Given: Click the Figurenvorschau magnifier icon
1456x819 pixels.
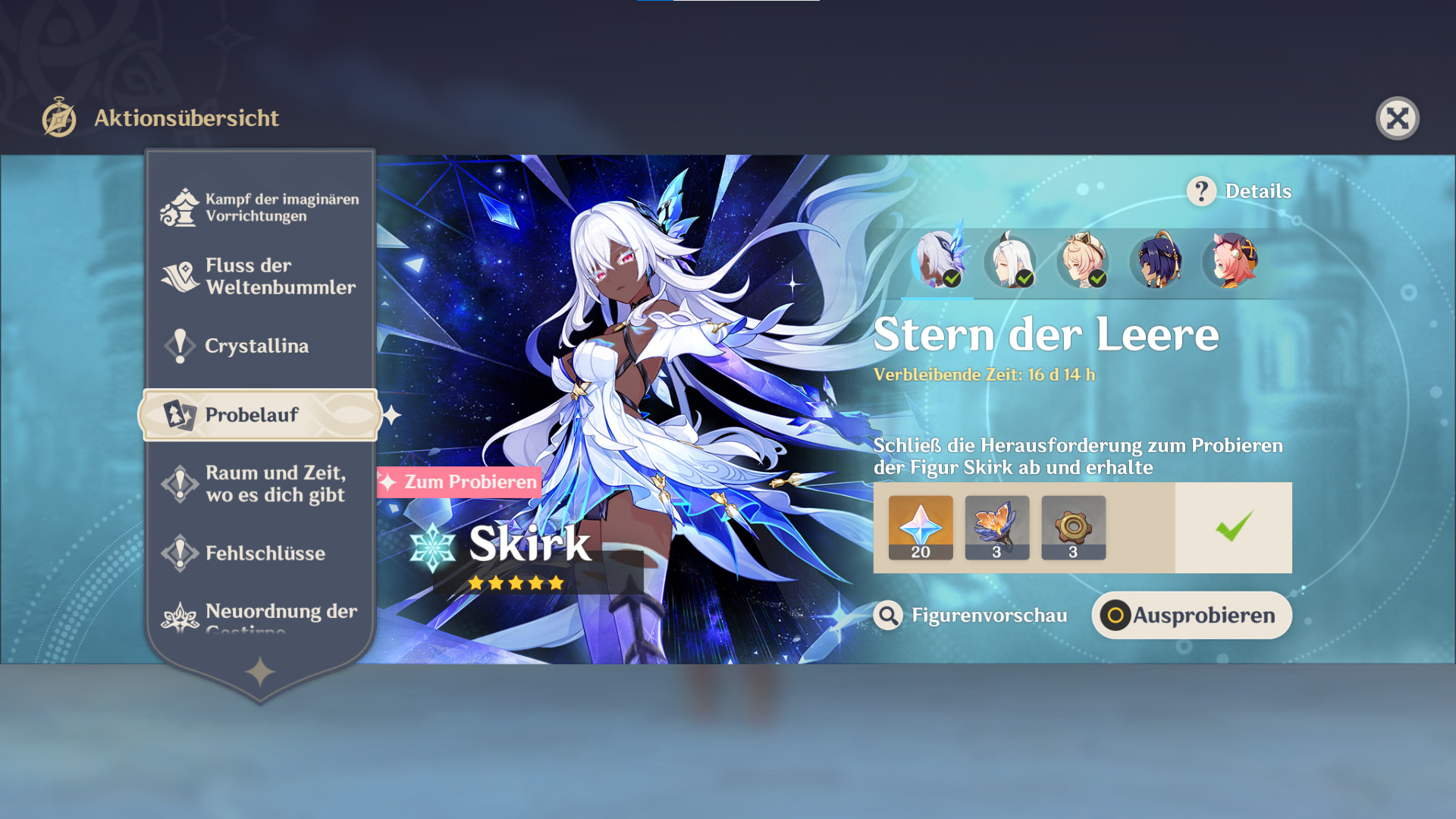Looking at the screenshot, I should click(x=888, y=616).
